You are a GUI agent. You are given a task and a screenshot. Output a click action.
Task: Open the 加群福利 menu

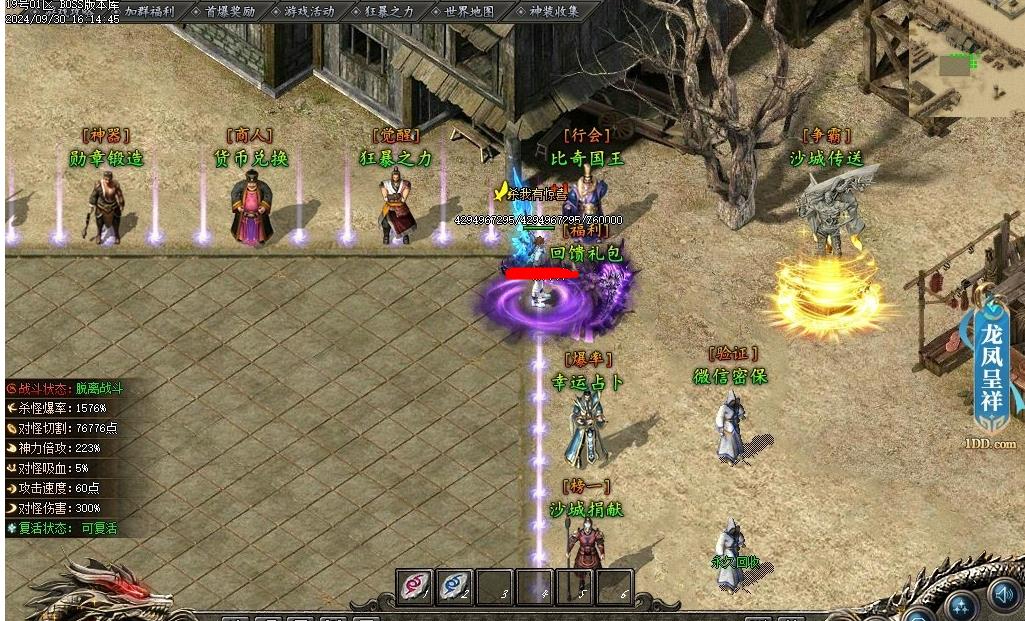(150, 11)
